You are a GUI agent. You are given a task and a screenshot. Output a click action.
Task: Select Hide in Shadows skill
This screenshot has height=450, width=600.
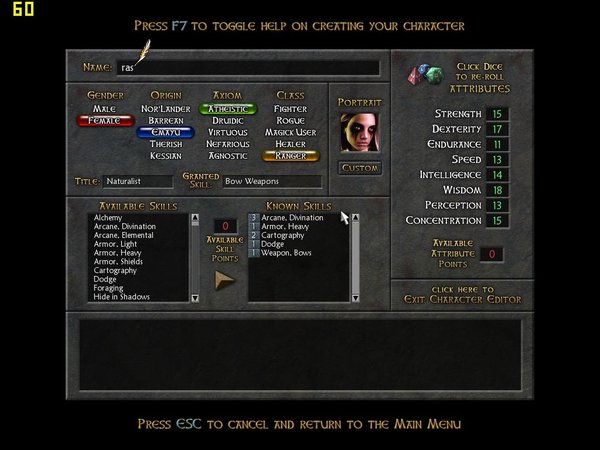click(122, 297)
